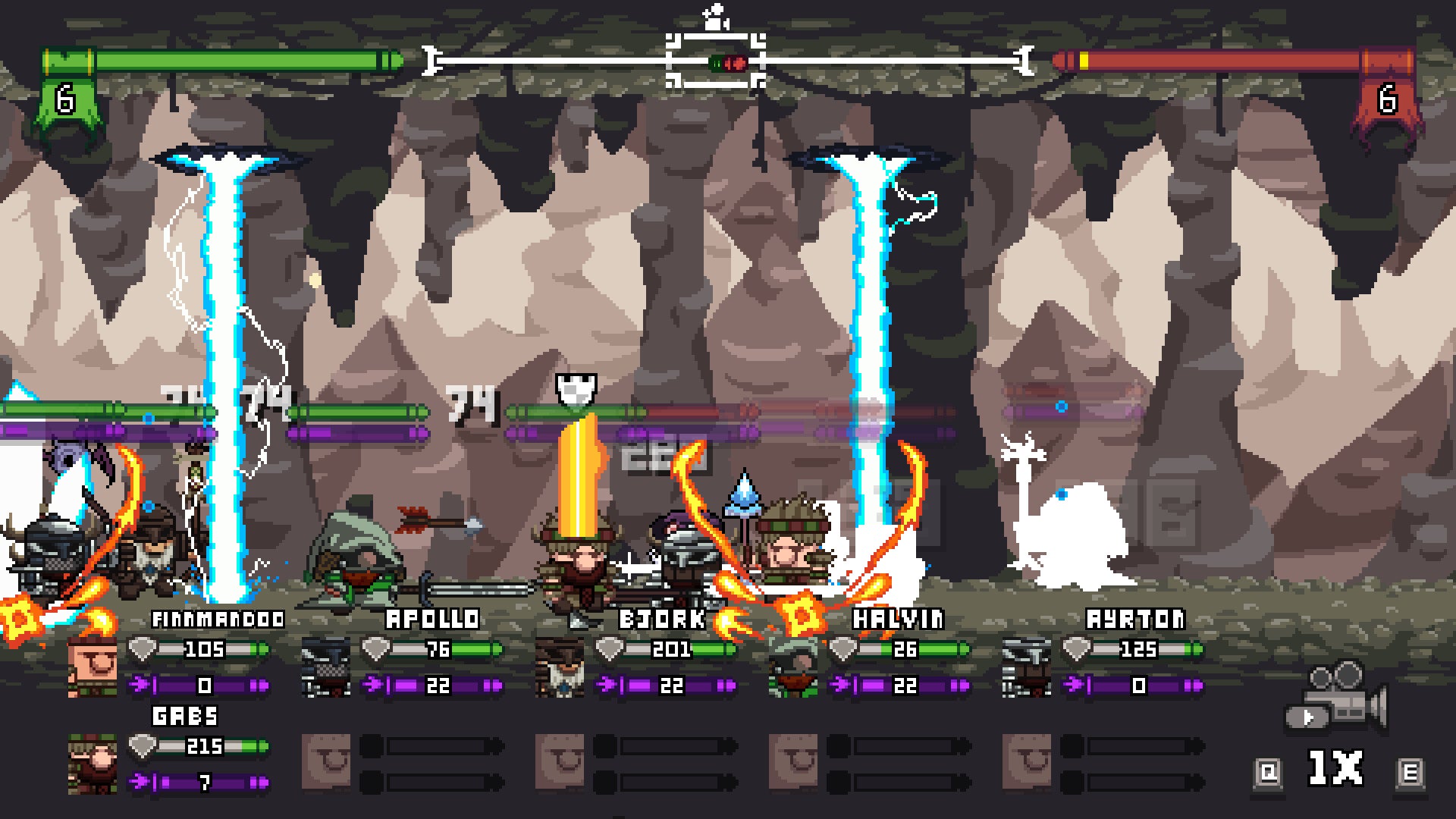Select Halvin's portrait
The width and height of the screenshot is (1456, 819).
click(792, 667)
